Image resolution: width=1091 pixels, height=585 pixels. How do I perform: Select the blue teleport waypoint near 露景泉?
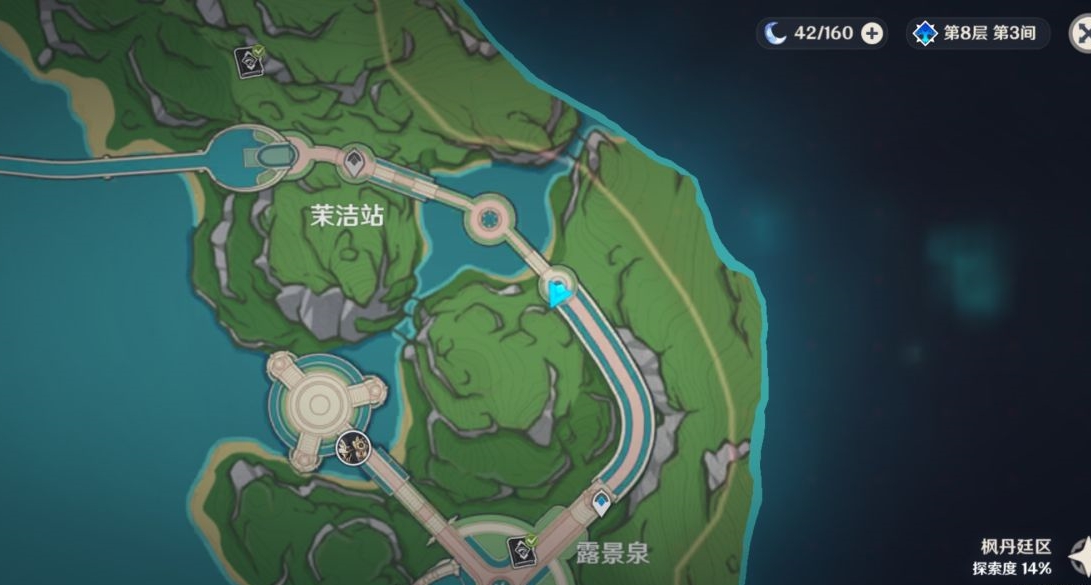pos(601,502)
